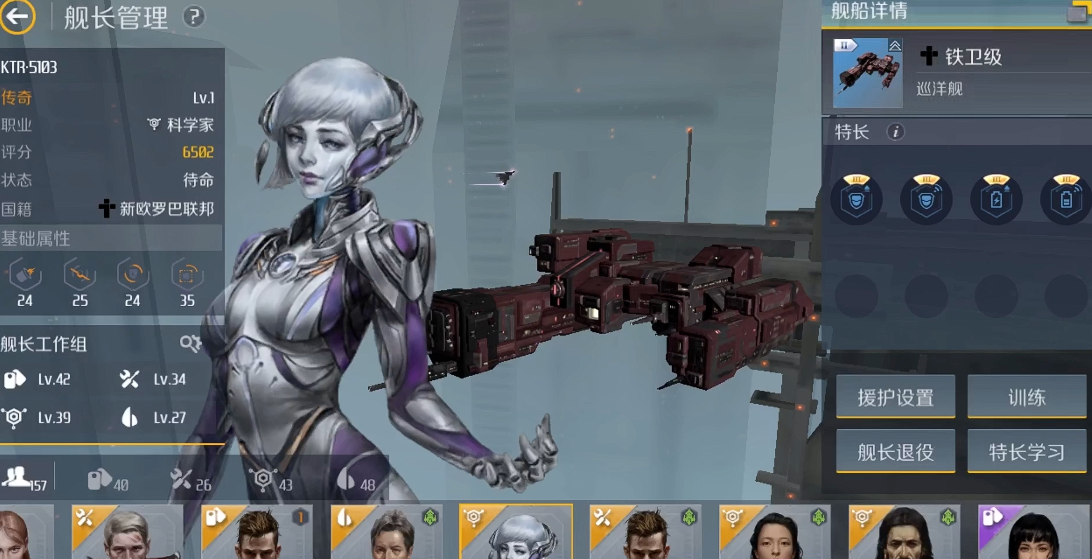View the battery with signal waves specialty
This screenshot has width=1092, height=559.
point(1066,198)
